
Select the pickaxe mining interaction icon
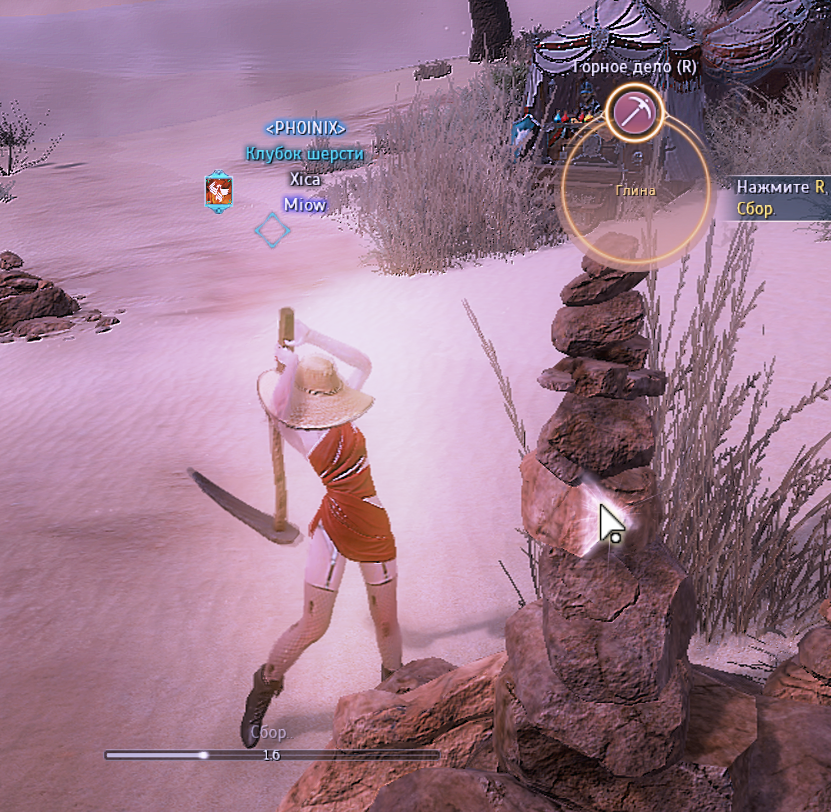tap(634, 111)
